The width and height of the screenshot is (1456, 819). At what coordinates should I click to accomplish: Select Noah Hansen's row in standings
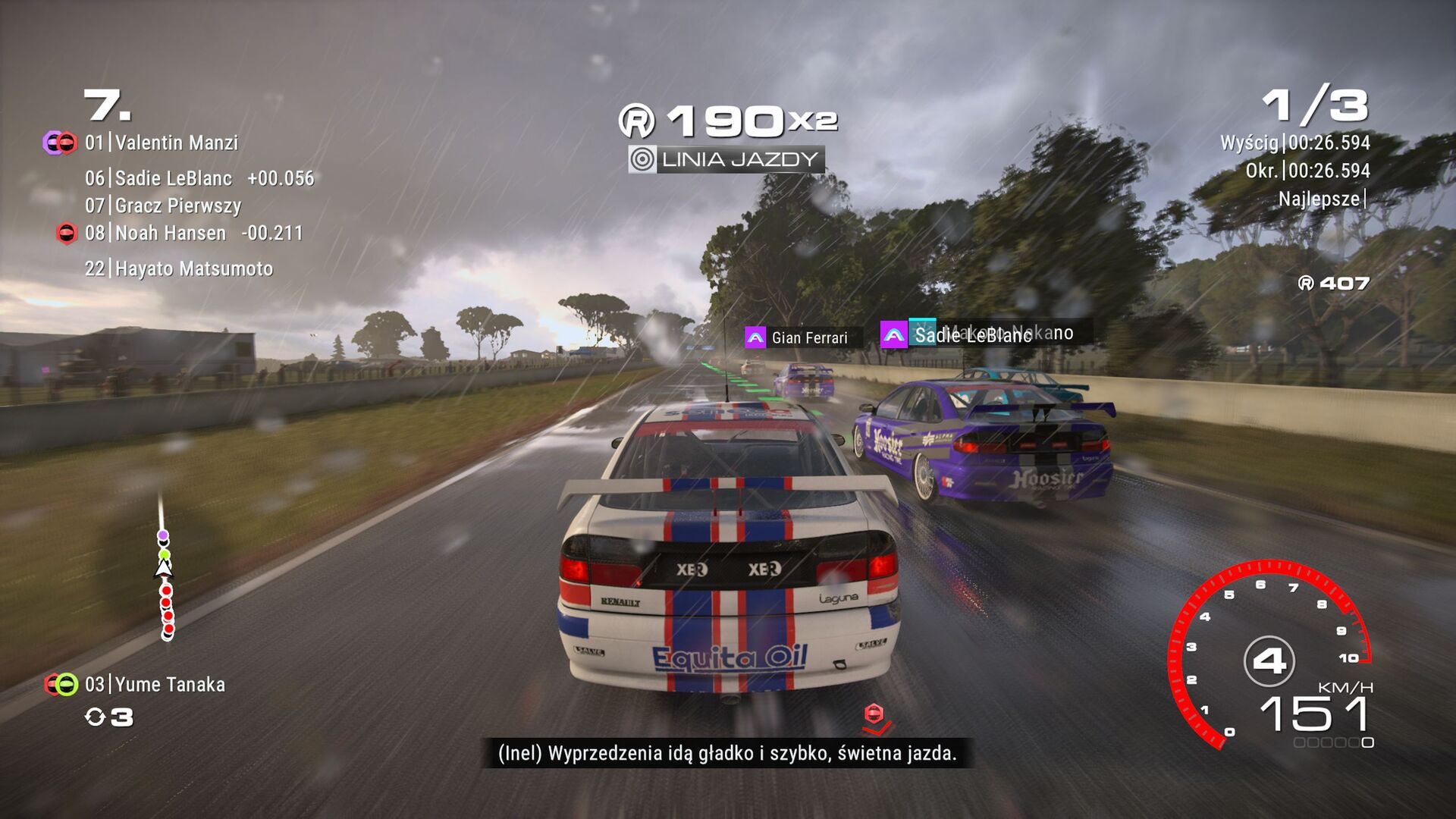(x=193, y=233)
